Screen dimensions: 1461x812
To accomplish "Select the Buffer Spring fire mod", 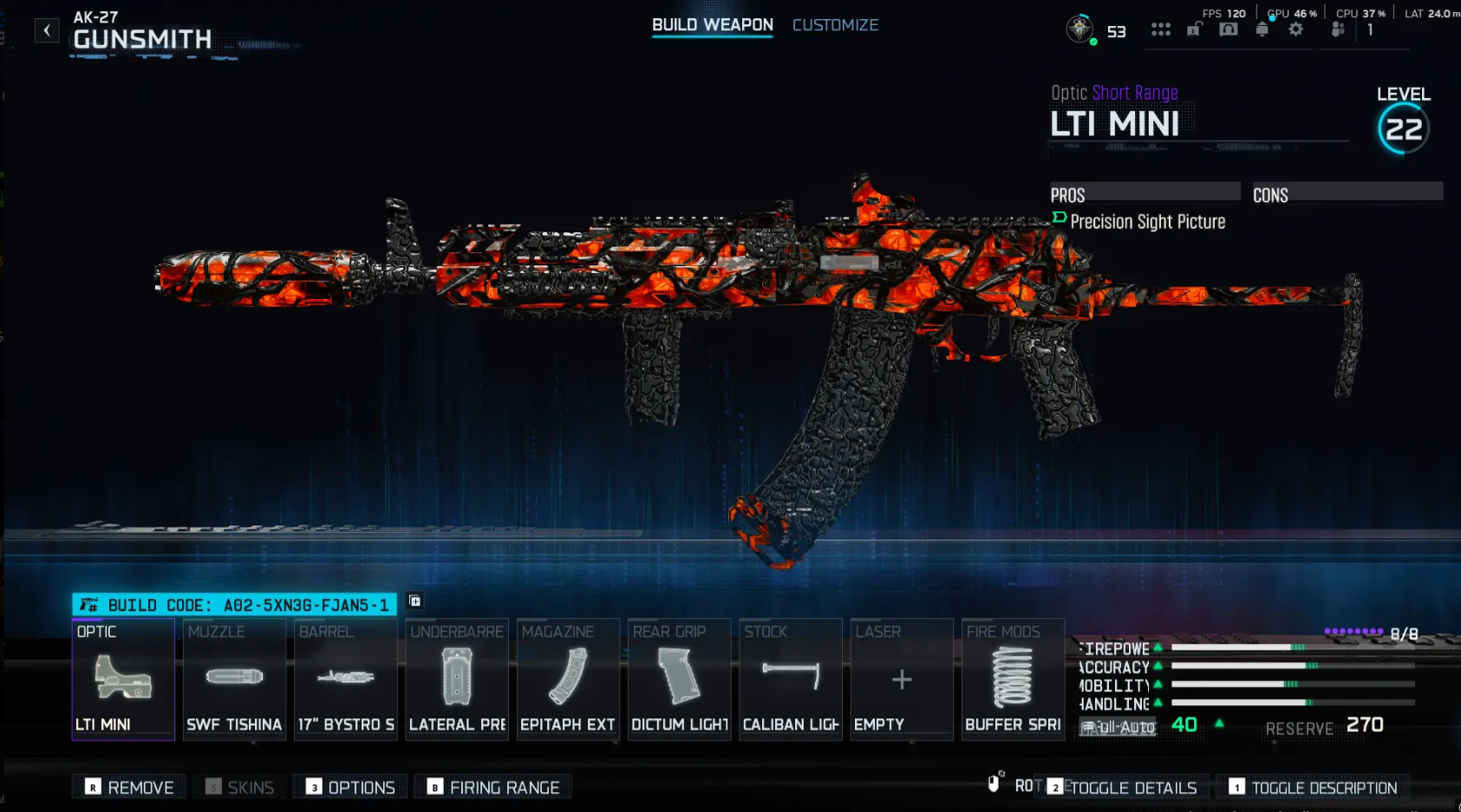I will tap(1013, 680).
